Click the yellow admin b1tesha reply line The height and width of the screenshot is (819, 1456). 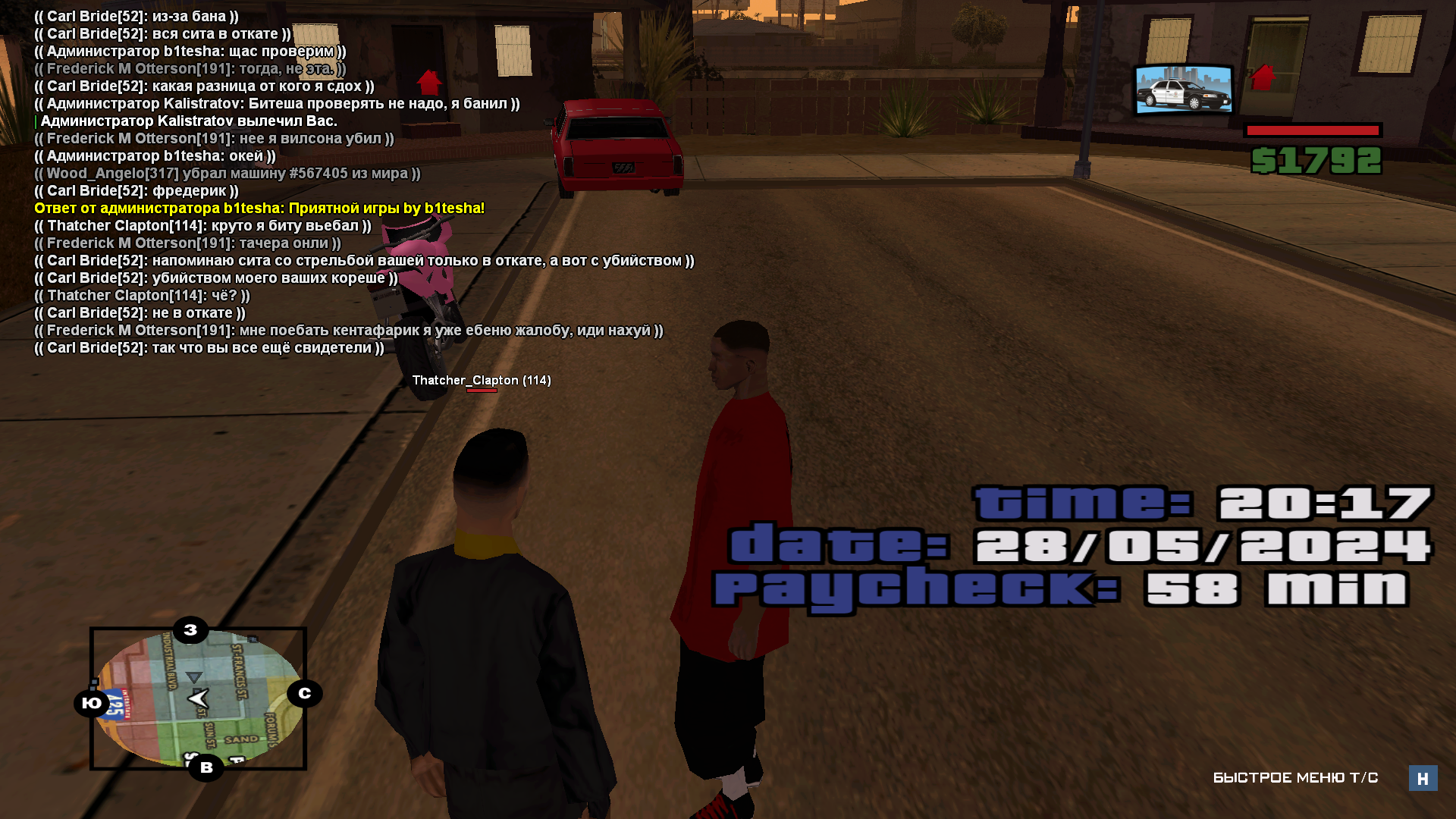pyautogui.click(x=259, y=209)
